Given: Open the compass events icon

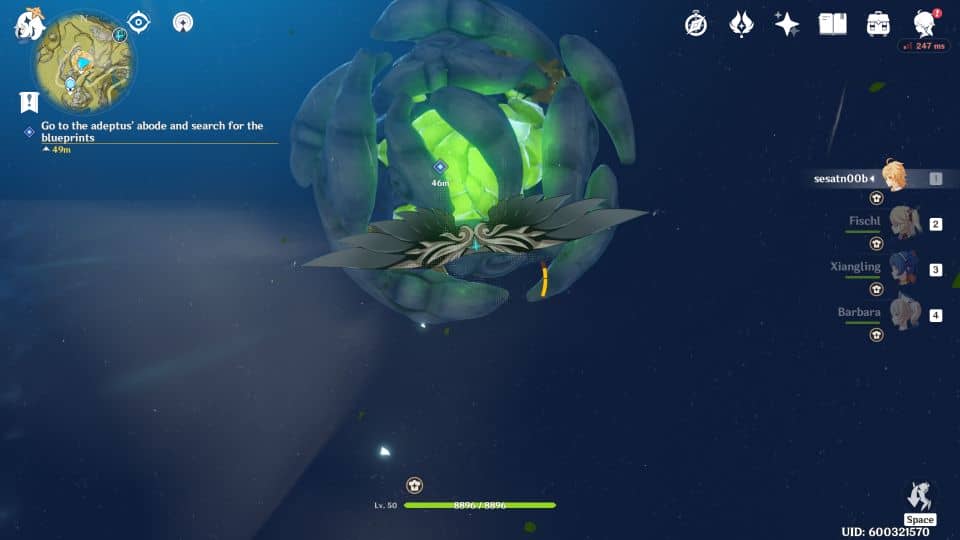Looking at the screenshot, I should [696, 24].
